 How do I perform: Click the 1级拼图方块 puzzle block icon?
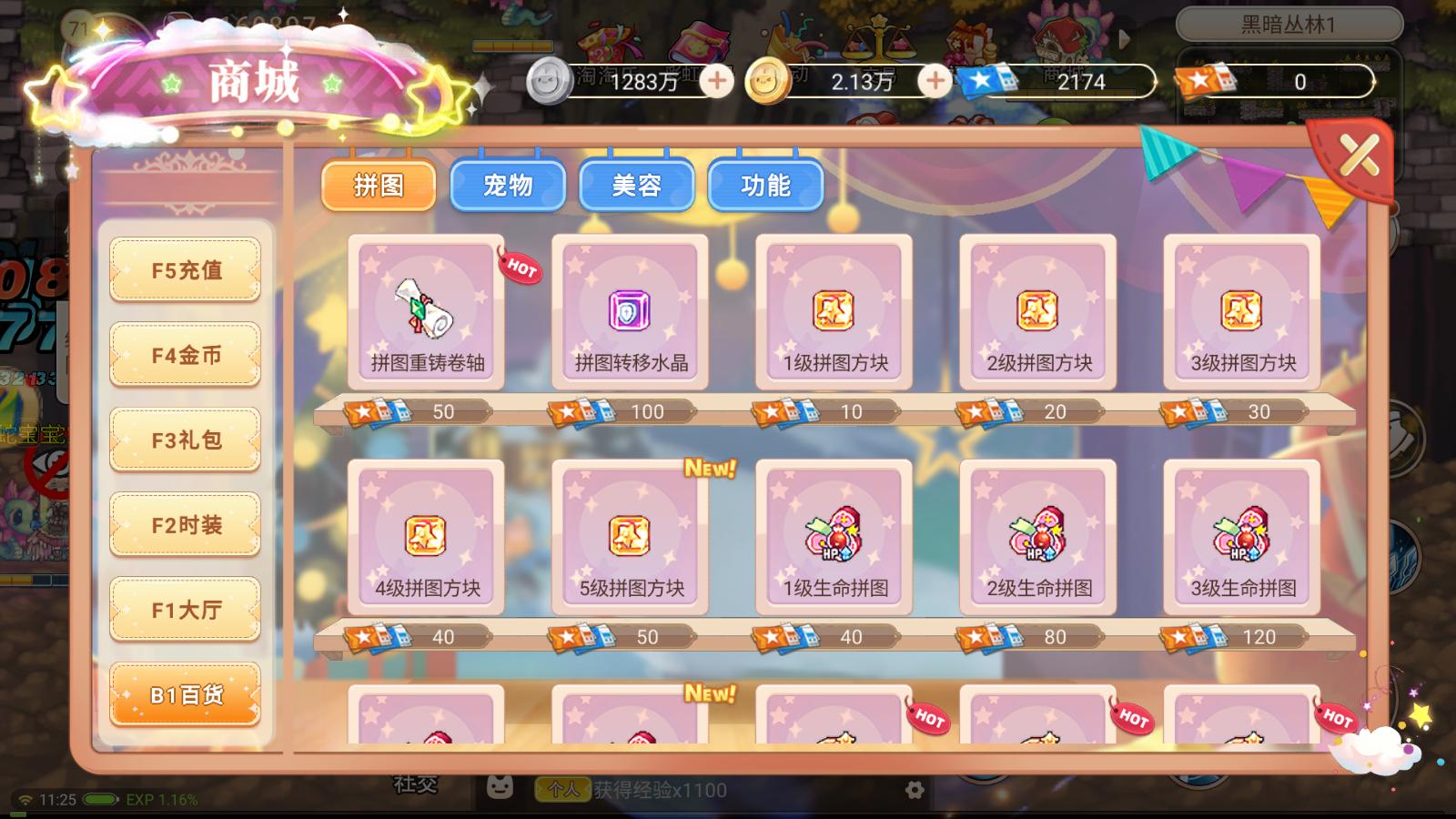(834, 309)
